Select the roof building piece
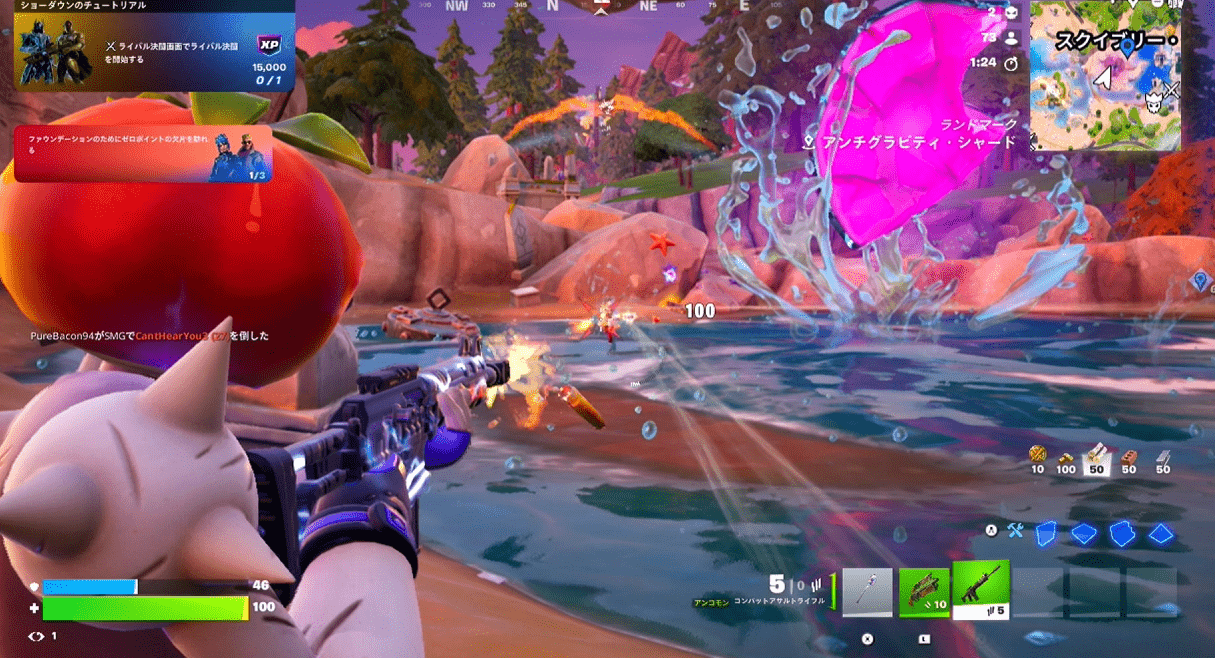 (x=1160, y=533)
